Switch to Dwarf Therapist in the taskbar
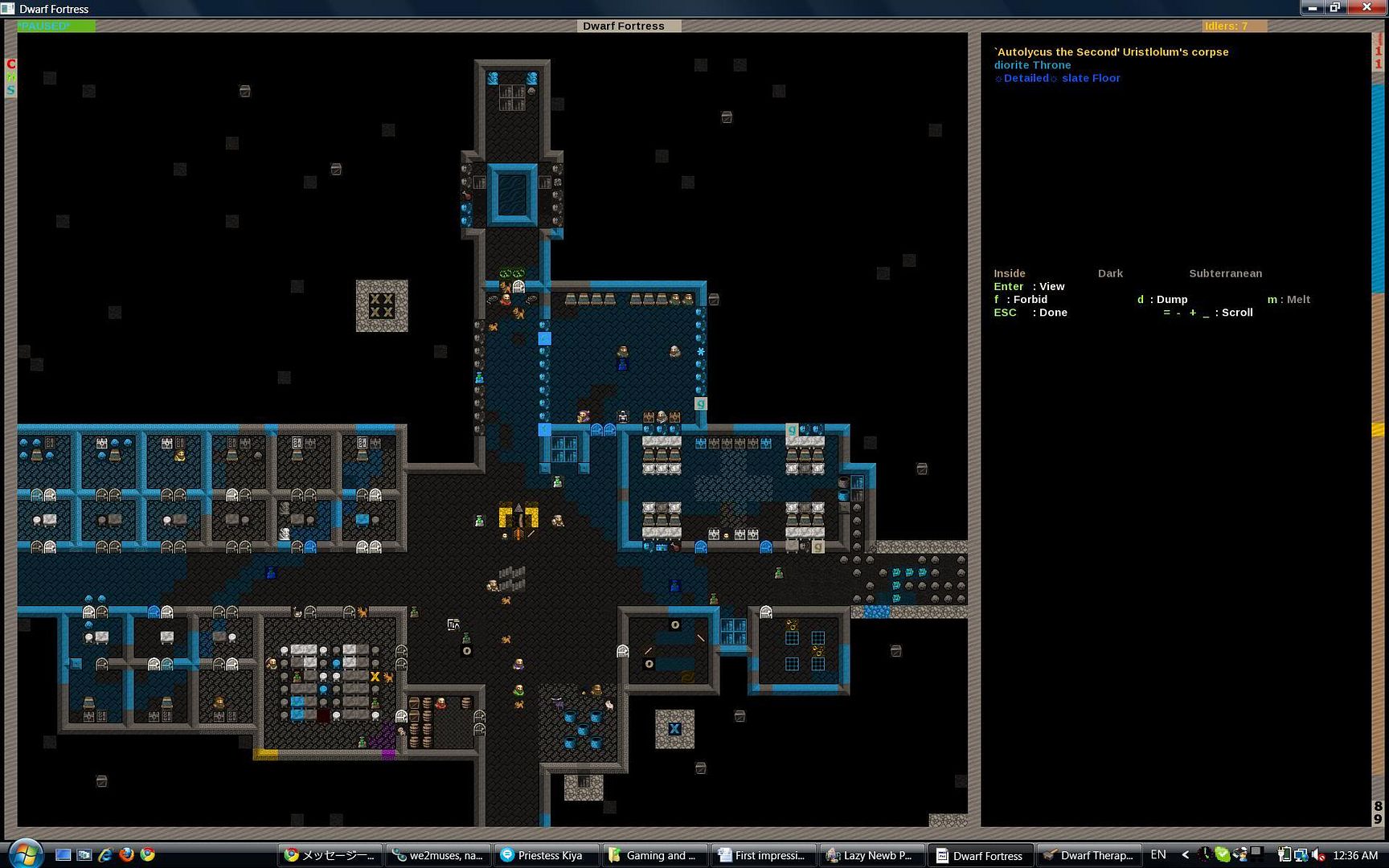This screenshot has width=1389, height=868. click(1088, 855)
